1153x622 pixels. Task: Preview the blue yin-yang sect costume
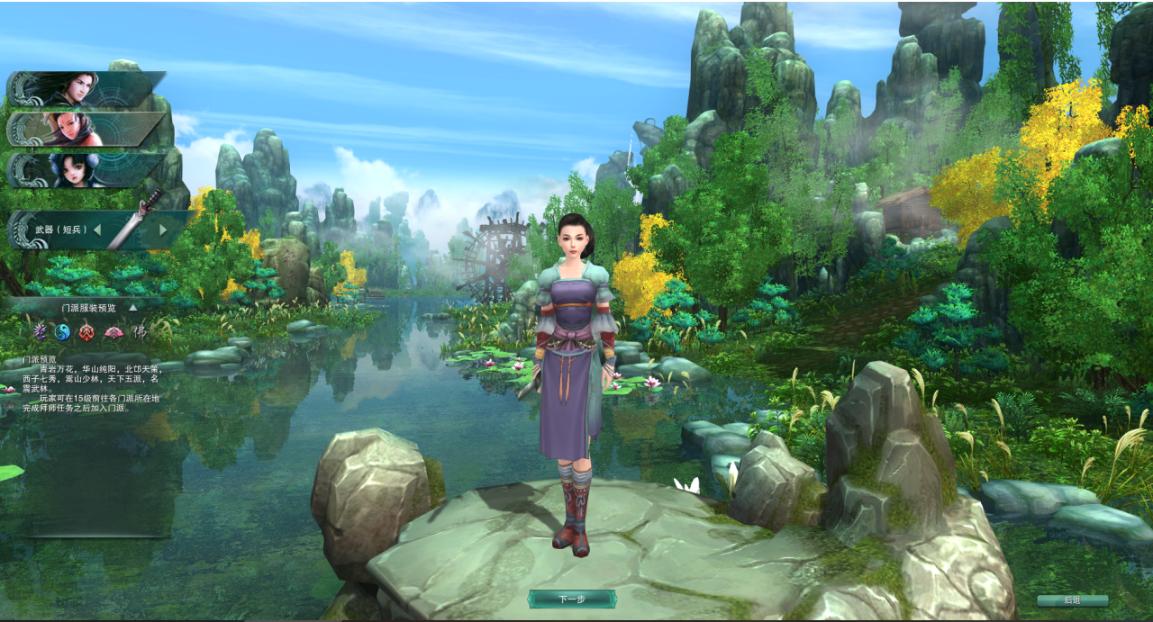coord(62,331)
